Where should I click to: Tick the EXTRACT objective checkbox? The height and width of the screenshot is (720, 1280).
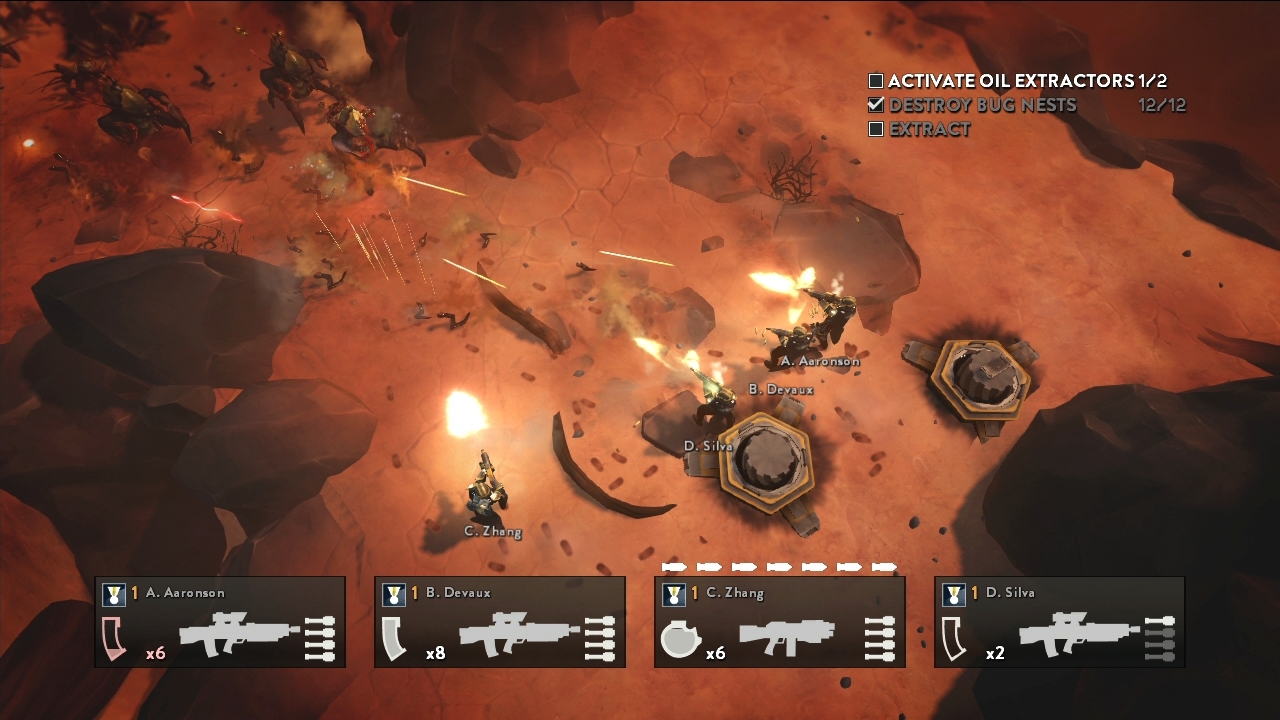click(x=877, y=129)
